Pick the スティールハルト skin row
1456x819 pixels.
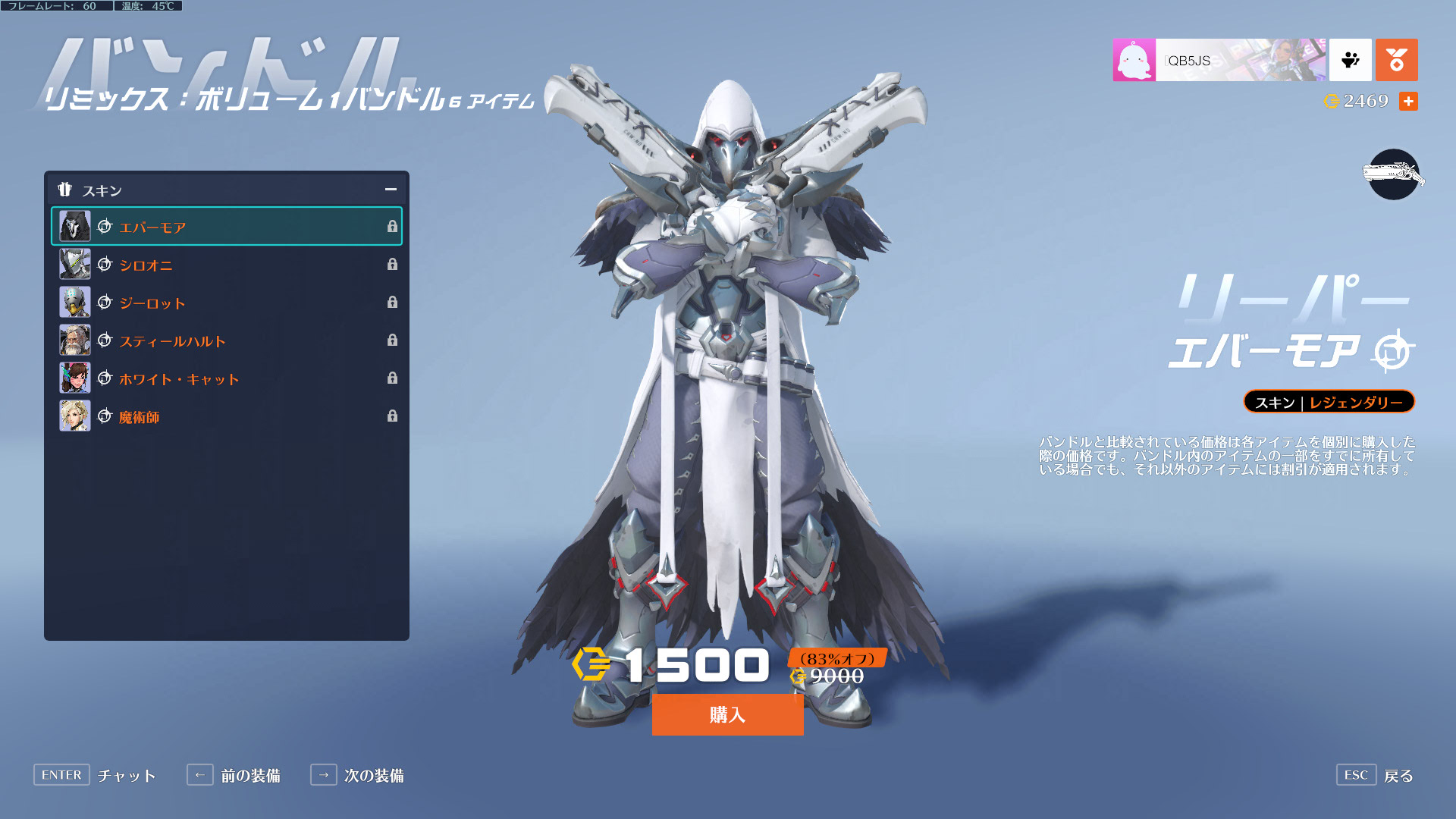226,340
